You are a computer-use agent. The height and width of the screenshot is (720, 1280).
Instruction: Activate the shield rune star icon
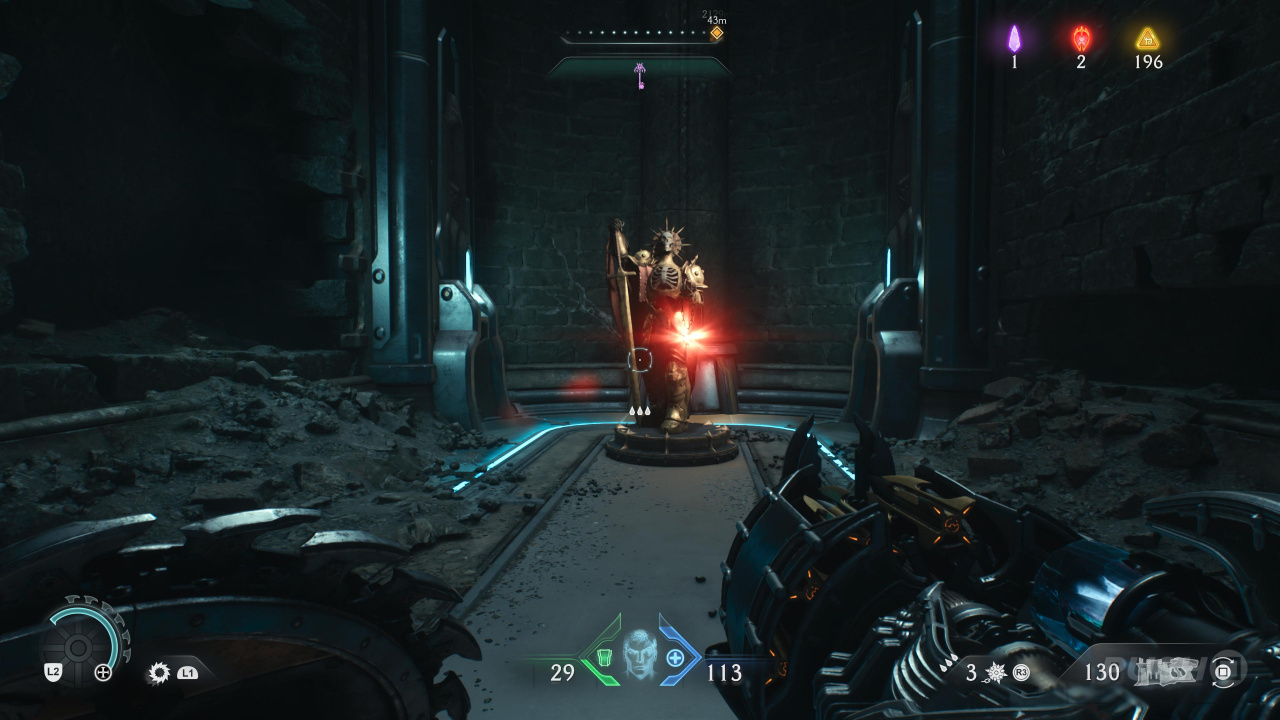point(996,672)
